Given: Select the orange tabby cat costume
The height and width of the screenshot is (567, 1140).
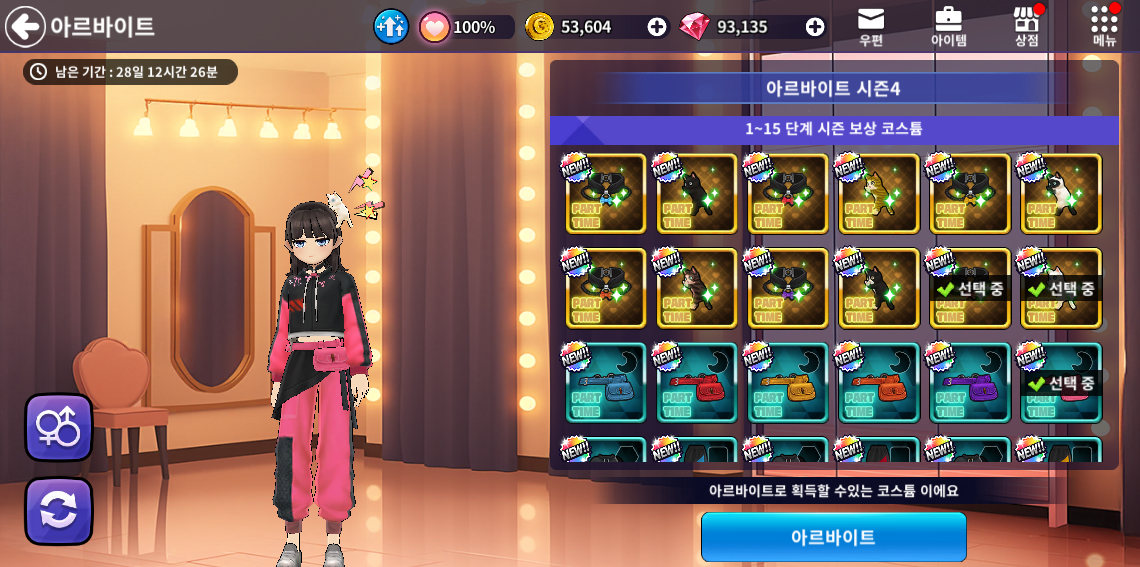Looking at the screenshot, I should click(879, 193).
